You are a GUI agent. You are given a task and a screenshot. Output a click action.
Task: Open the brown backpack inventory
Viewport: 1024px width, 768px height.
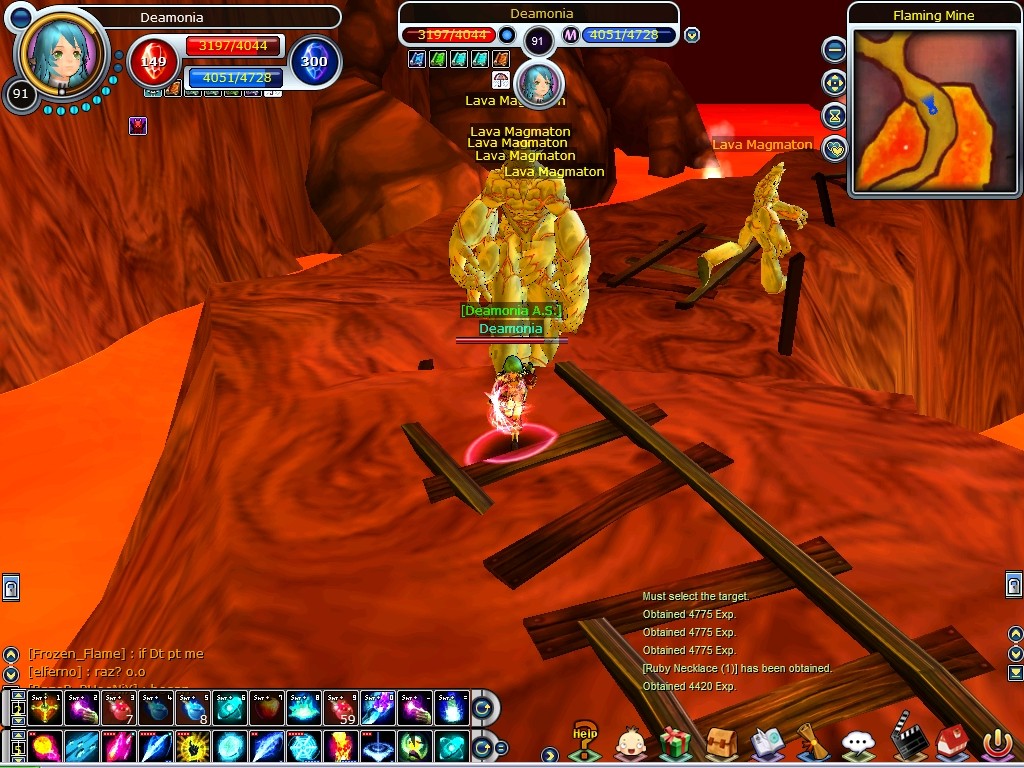(x=721, y=743)
